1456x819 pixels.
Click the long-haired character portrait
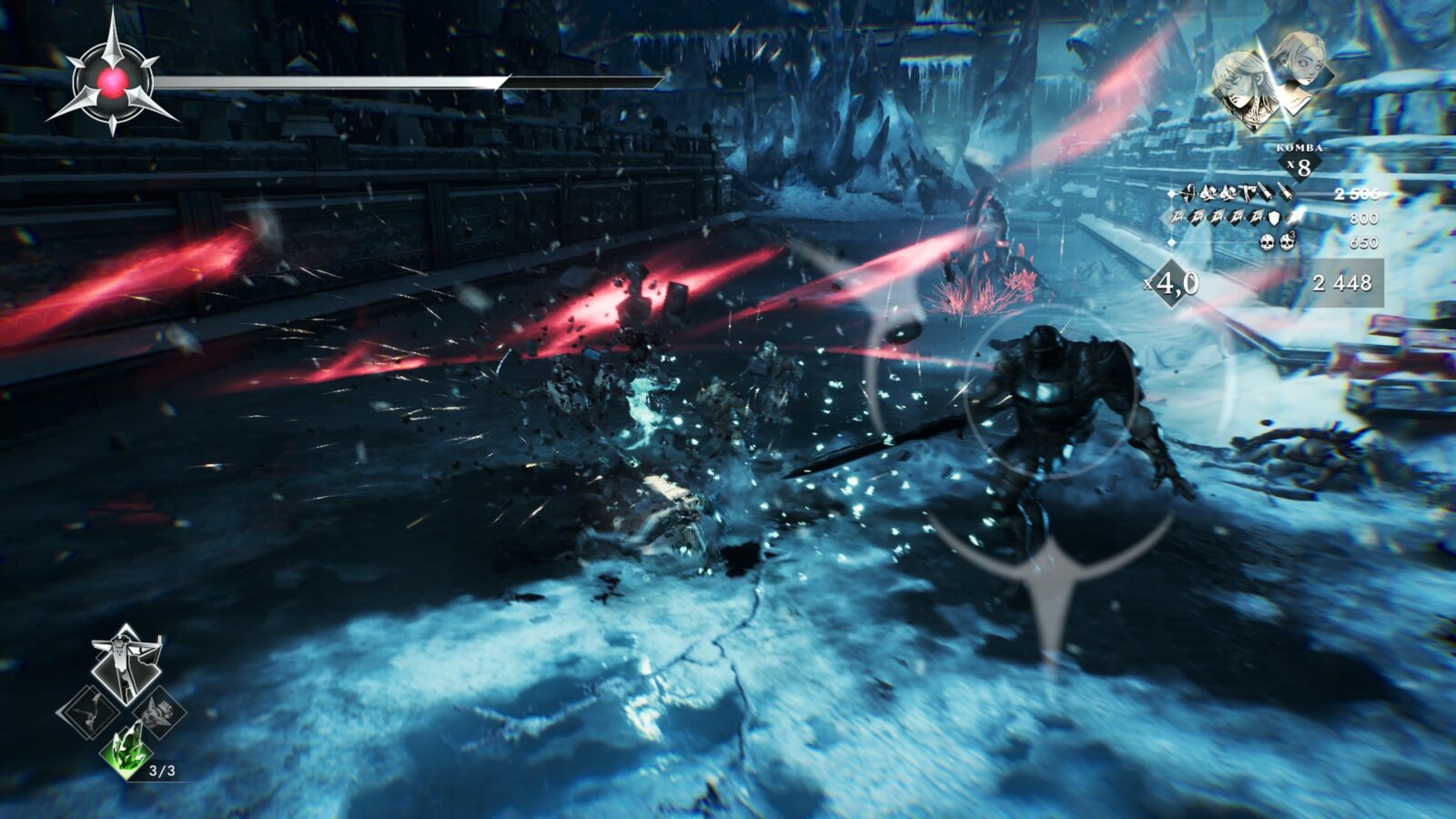click(x=1243, y=86)
